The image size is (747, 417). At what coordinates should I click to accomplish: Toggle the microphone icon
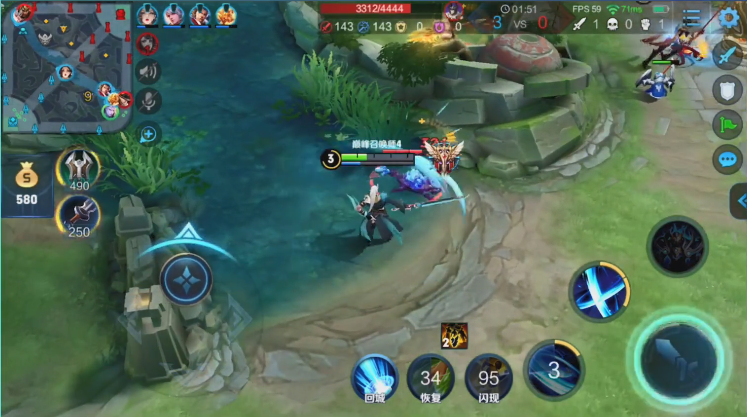148,101
